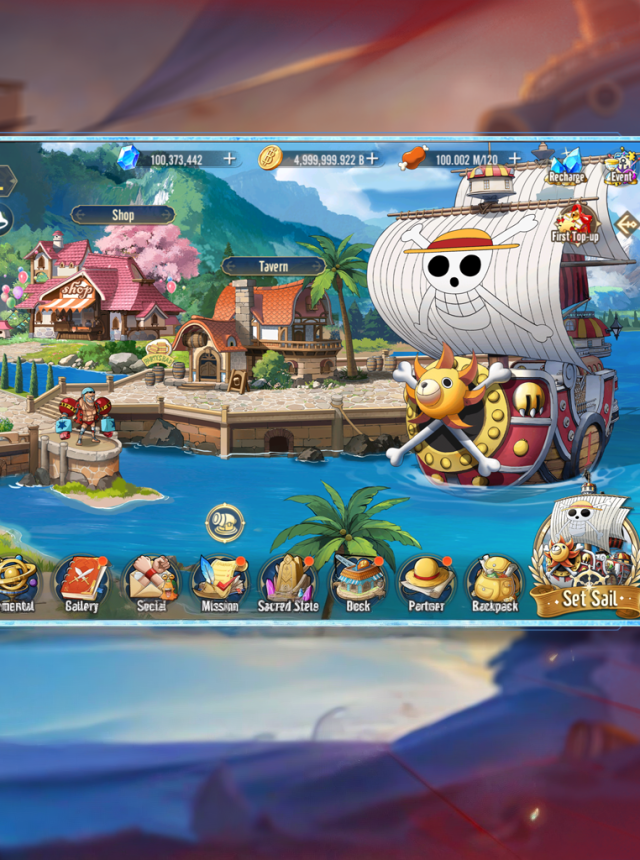Add more gold coins with plus button
This screenshot has height=860, width=640.
tap(371, 159)
